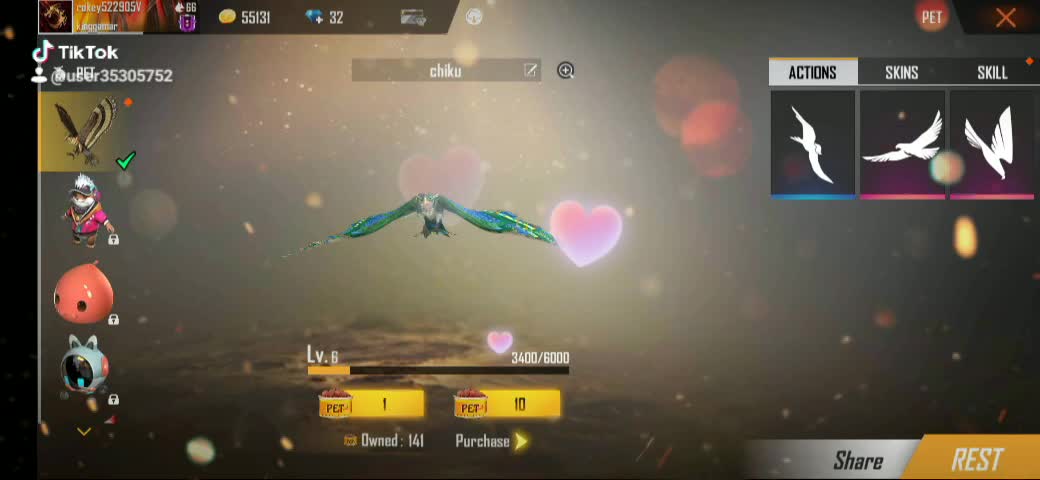Open the SKILL tab
1040x480 pixels.
(991, 72)
